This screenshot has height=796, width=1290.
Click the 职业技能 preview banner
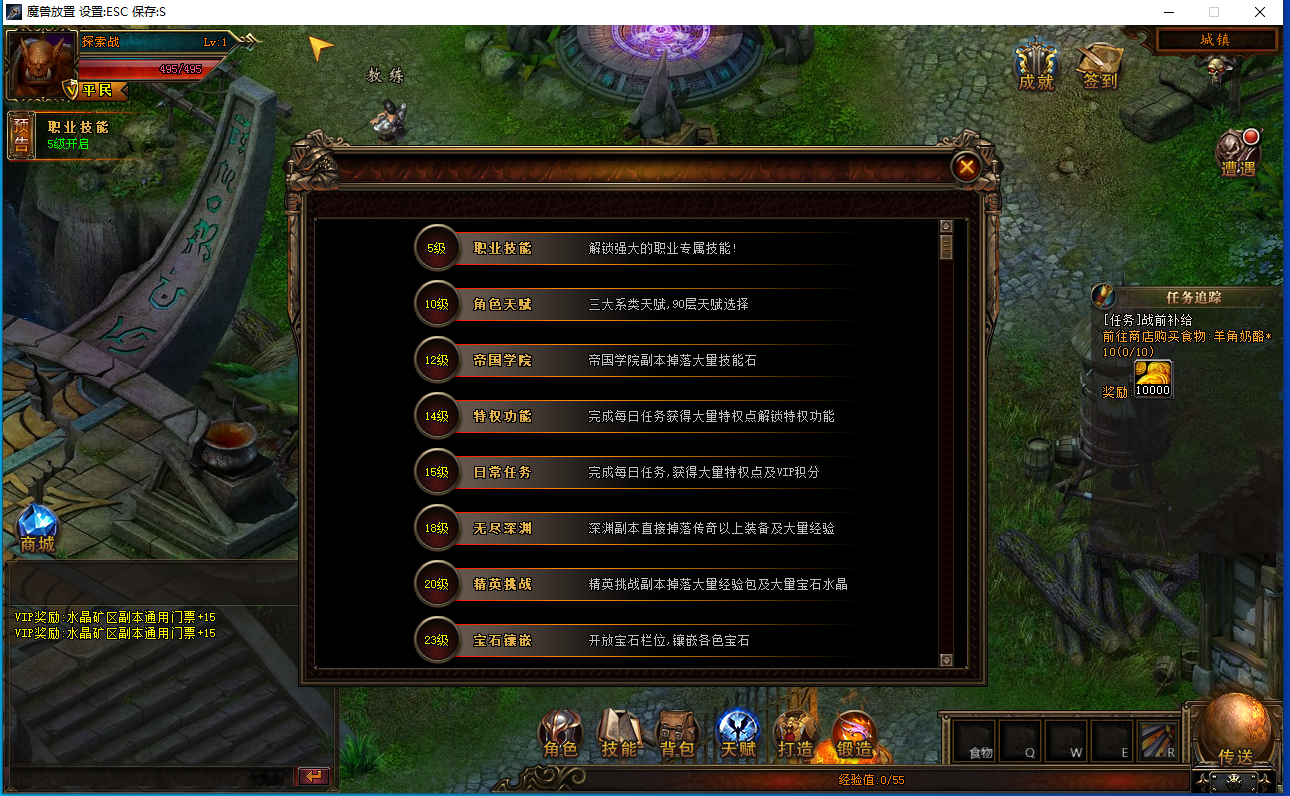pos(70,135)
